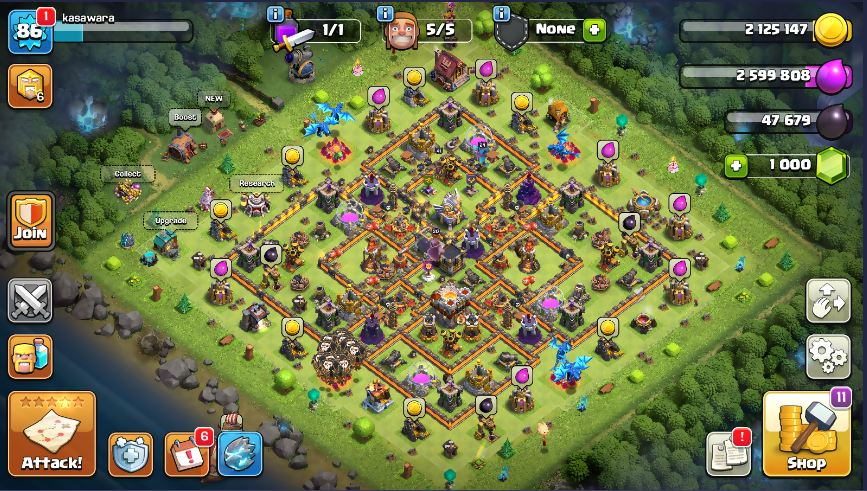867x491 pixels.
Task: Open the Shop
Action: 806,433
